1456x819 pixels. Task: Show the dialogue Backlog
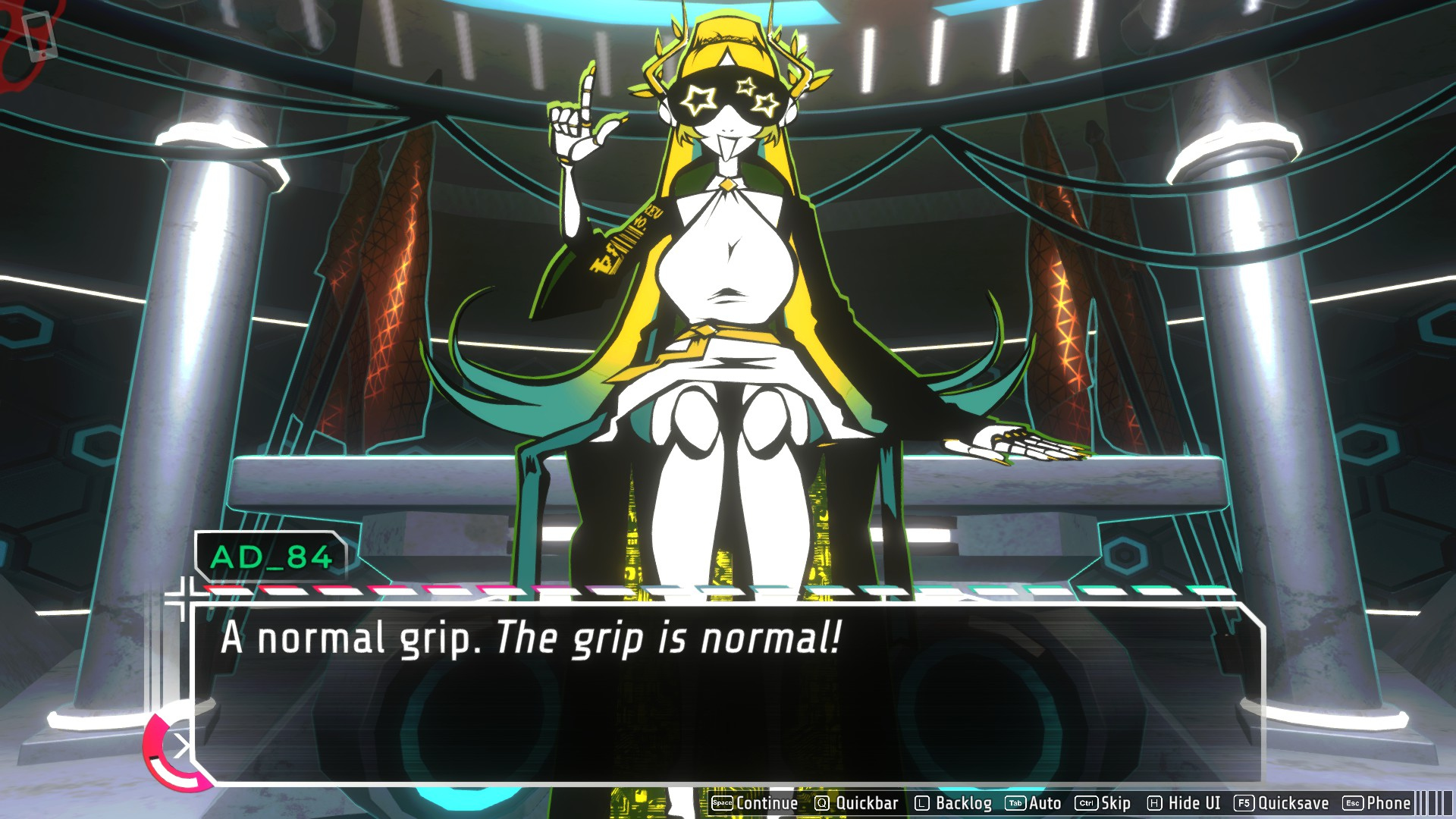coord(953,803)
